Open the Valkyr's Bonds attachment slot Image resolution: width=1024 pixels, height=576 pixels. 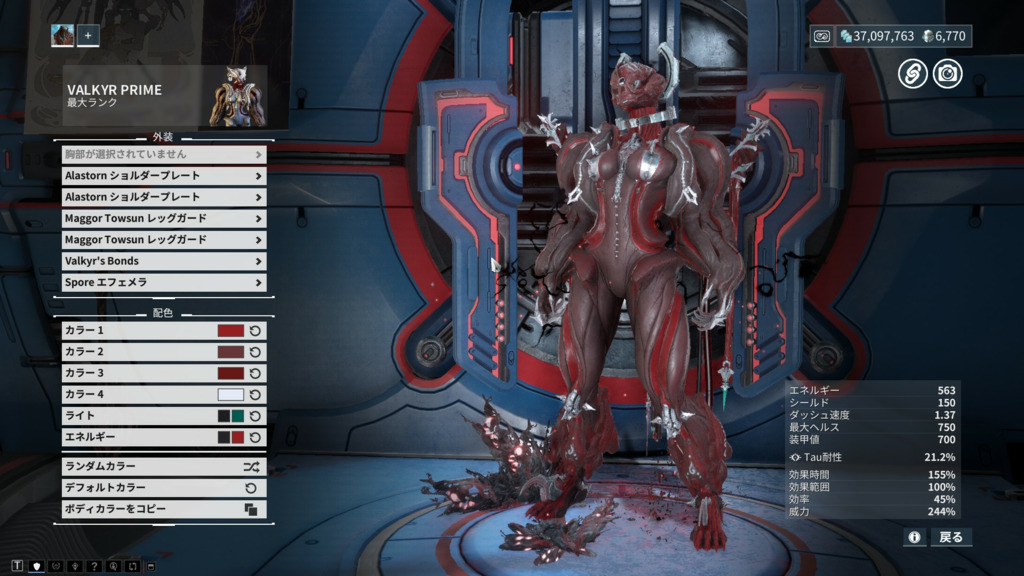pos(160,262)
